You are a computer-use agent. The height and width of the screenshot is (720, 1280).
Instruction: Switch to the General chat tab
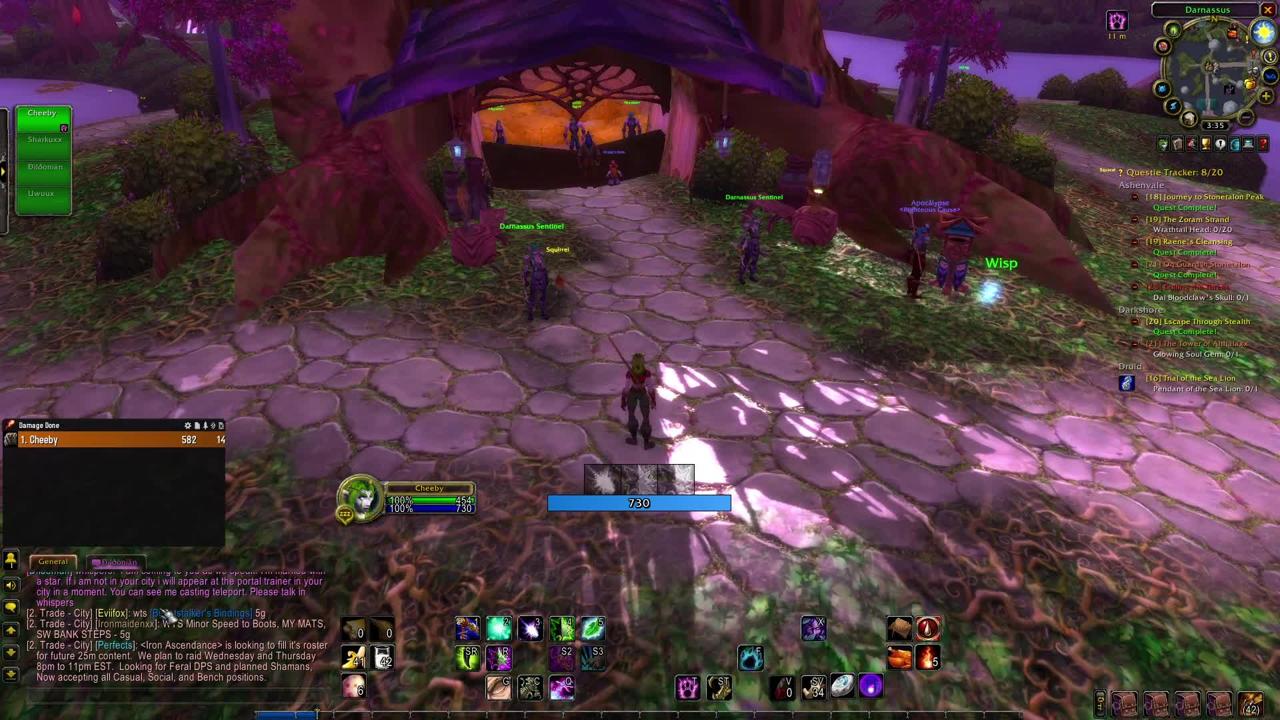pyautogui.click(x=53, y=562)
